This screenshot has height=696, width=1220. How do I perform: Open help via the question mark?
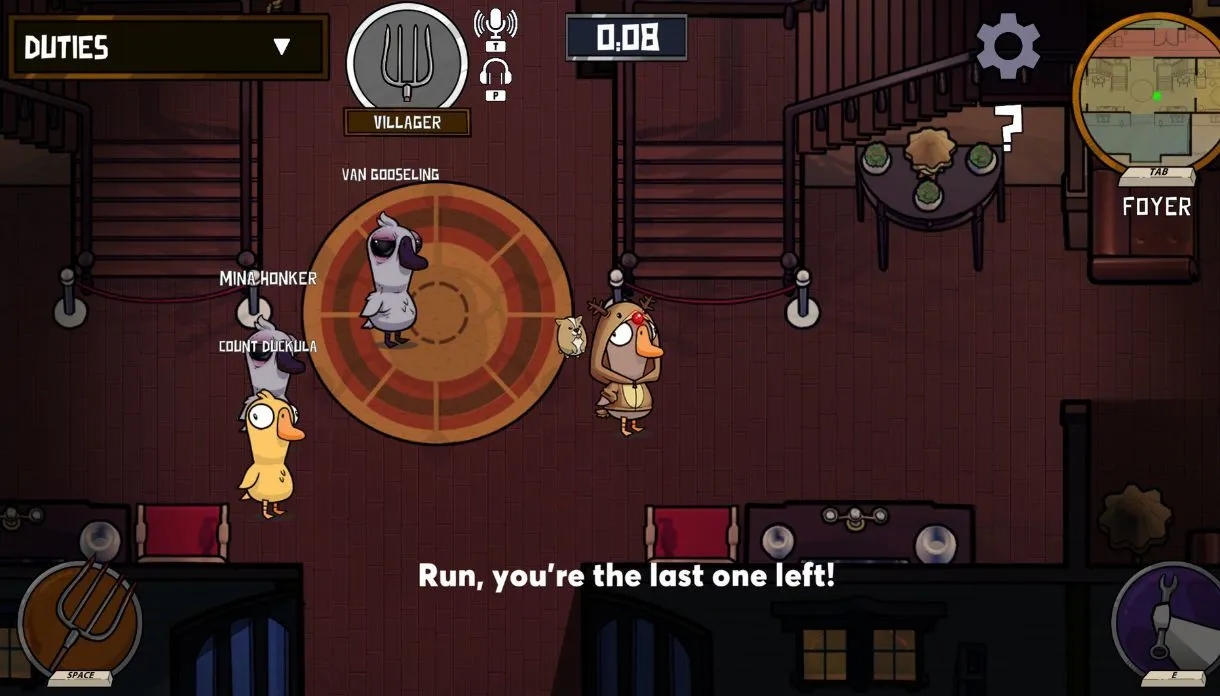click(x=1010, y=129)
